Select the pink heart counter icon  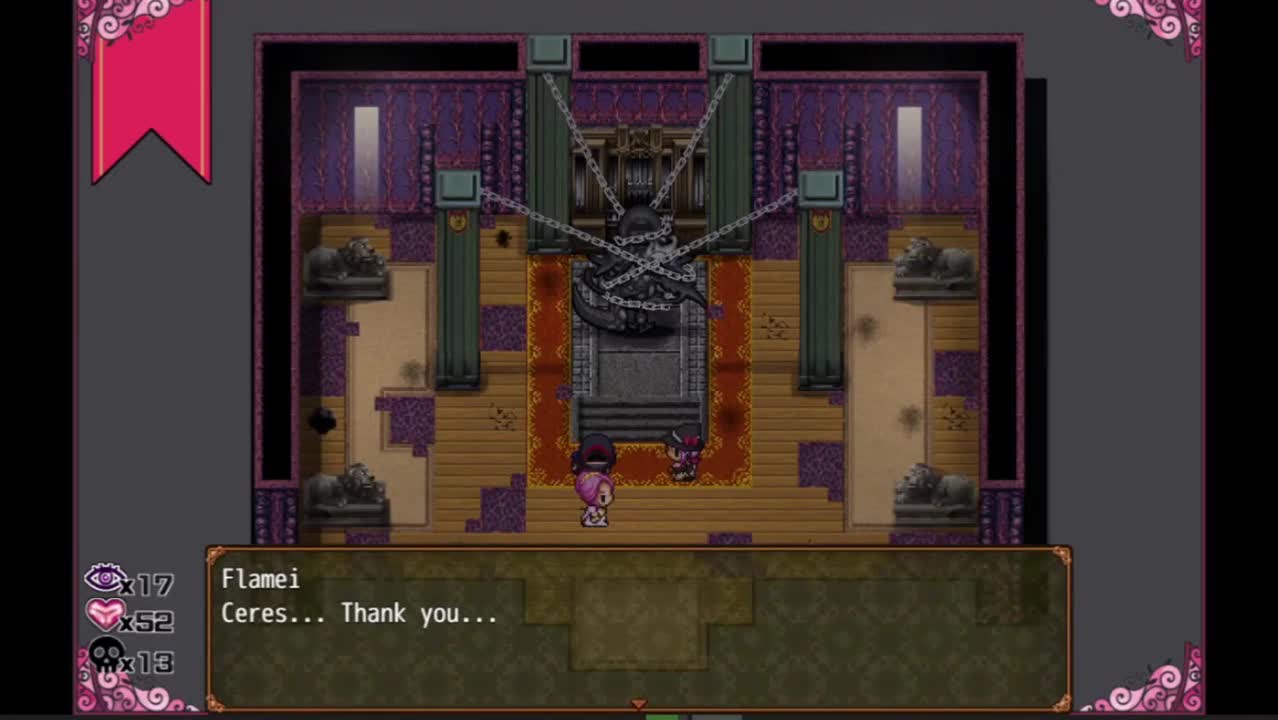point(105,615)
